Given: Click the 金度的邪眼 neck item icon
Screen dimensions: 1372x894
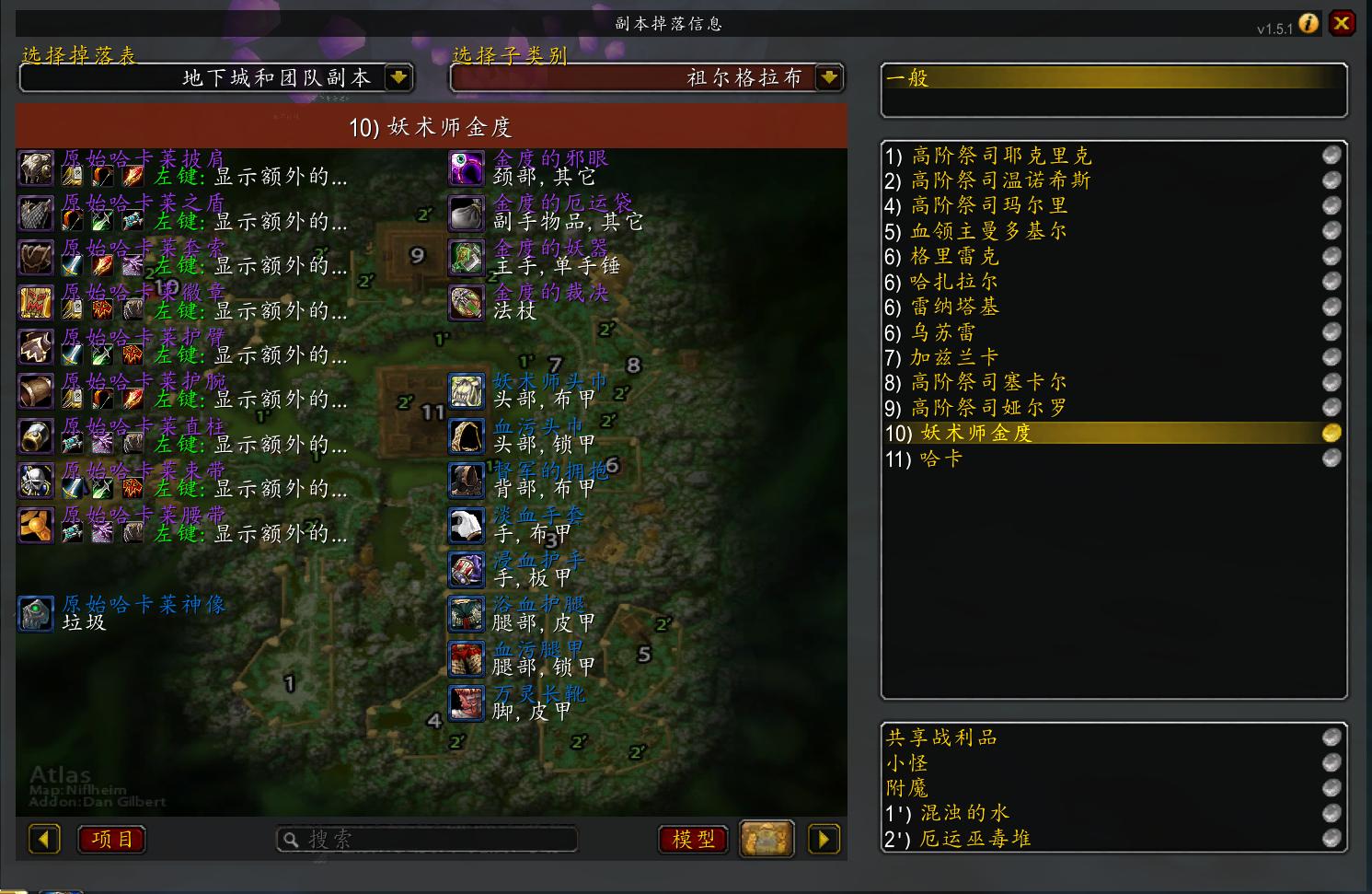Looking at the screenshot, I should [x=467, y=168].
